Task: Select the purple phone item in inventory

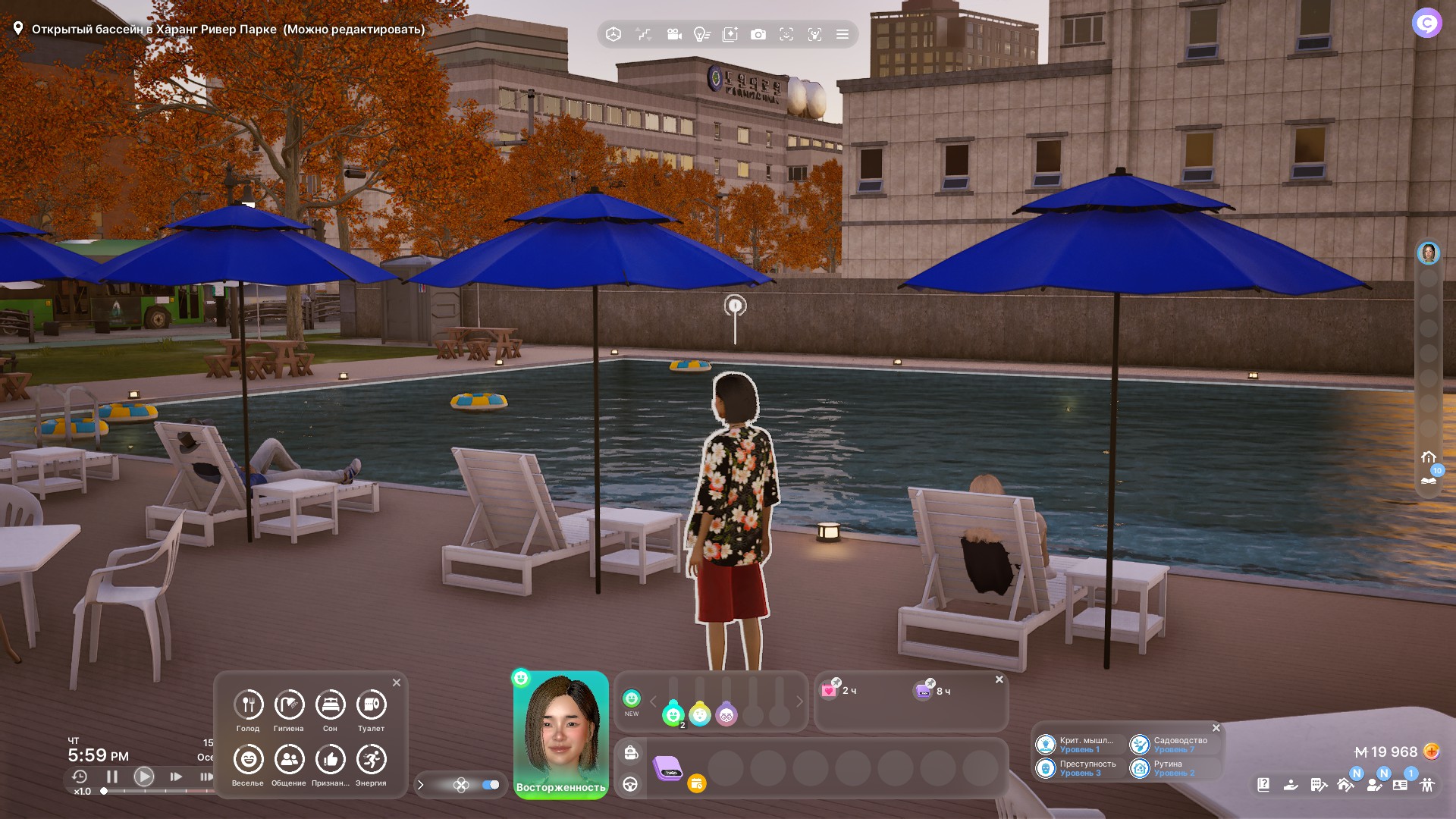Action: pyautogui.click(x=668, y=768)
